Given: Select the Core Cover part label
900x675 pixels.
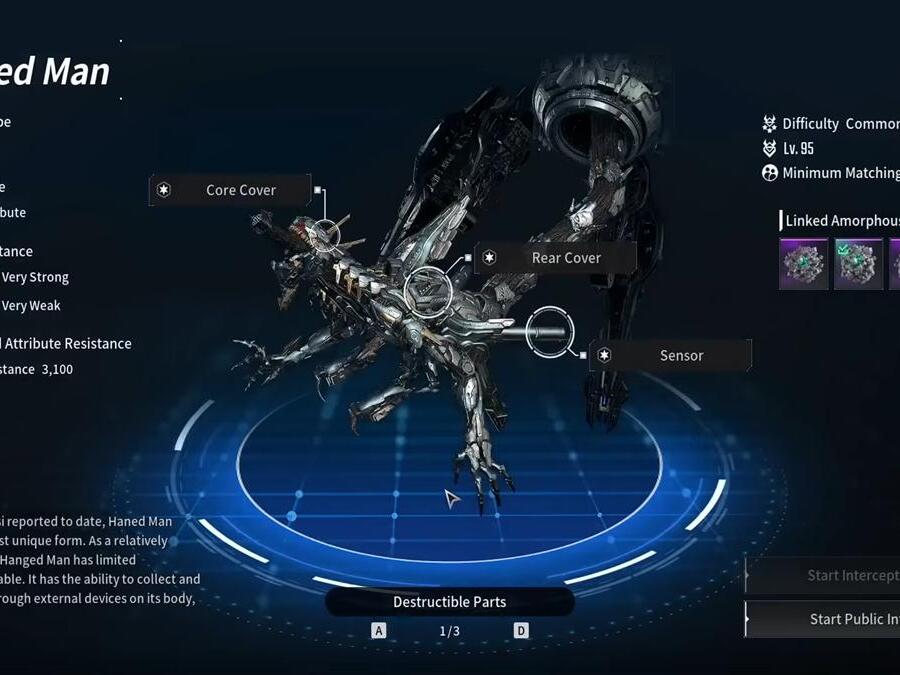Looking at the screenshot, I should [x=229, y=190].
